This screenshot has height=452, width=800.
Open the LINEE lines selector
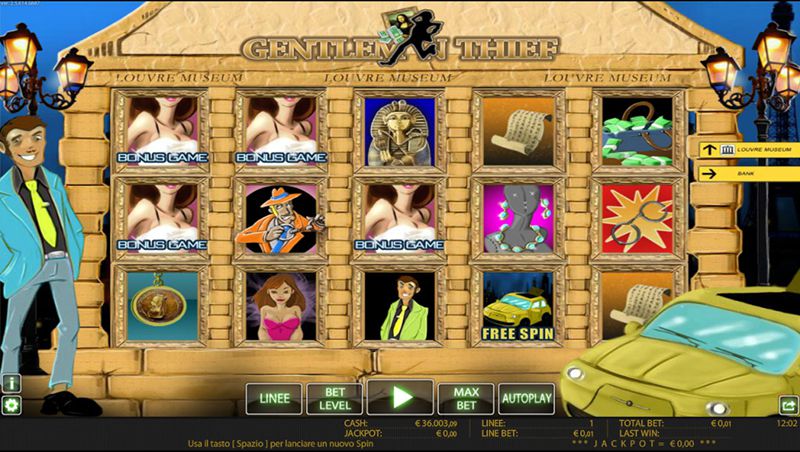click(x=274, y=398)
